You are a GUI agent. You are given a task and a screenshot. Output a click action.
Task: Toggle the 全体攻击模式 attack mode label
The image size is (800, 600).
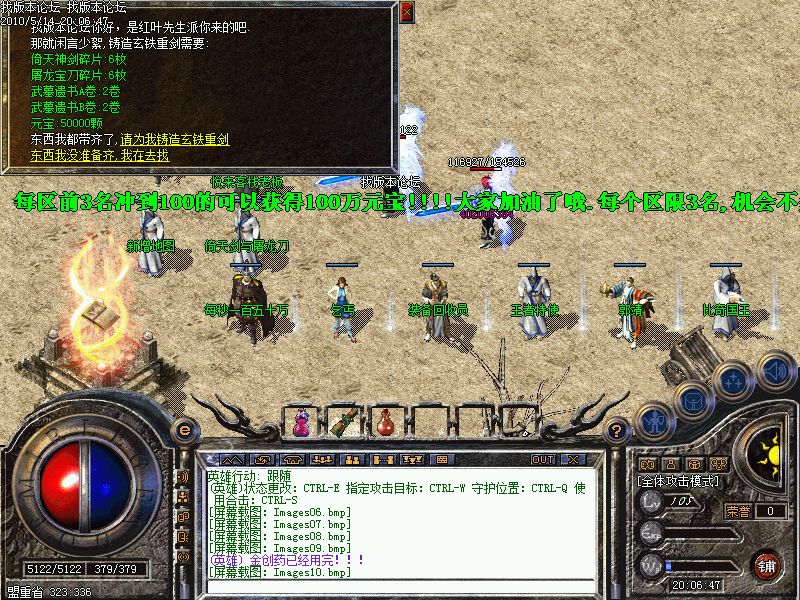[678, 481]
